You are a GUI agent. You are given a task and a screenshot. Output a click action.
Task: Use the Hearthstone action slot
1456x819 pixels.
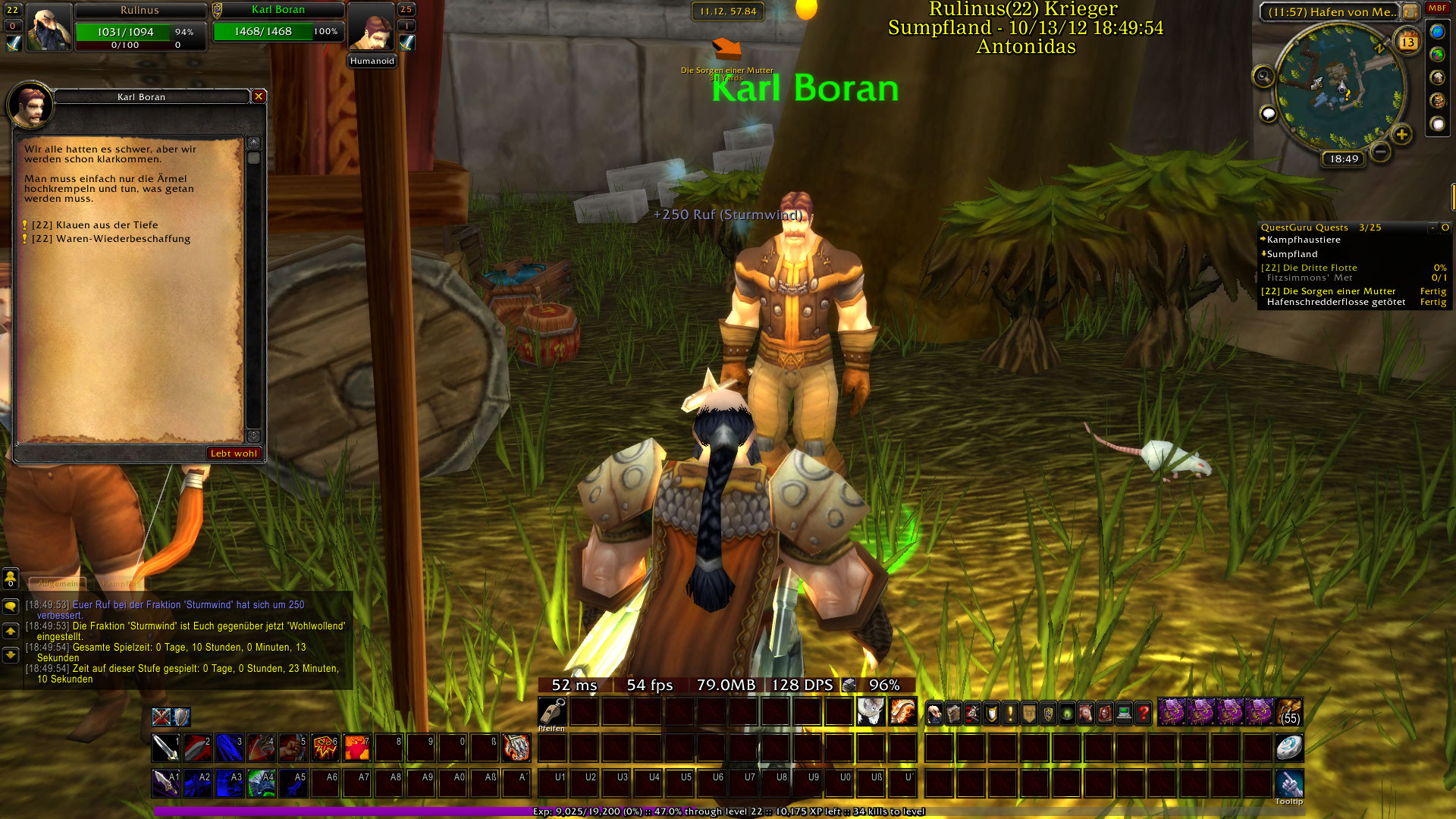tap(1288, 748)
